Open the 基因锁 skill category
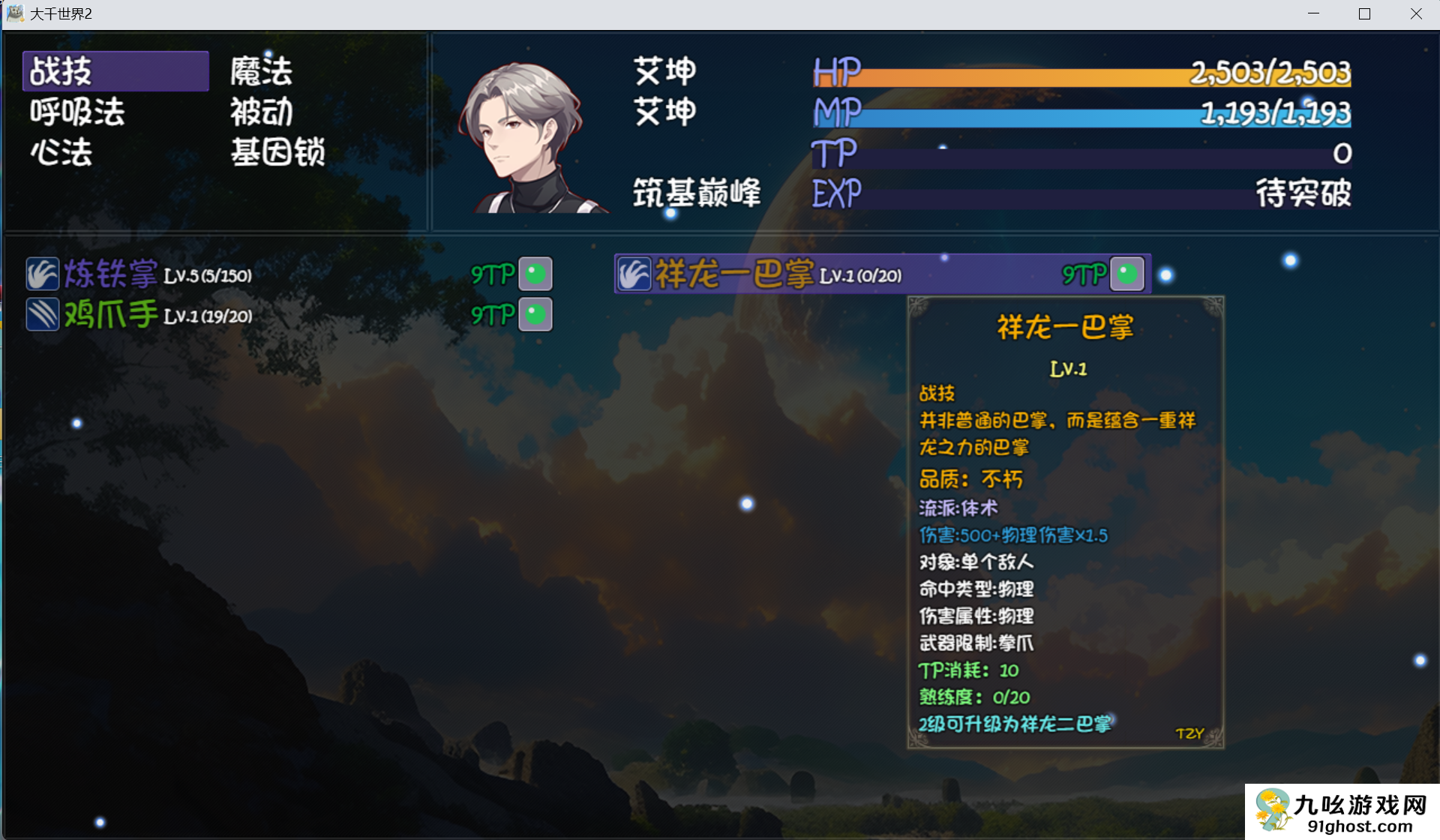1440x840 pixels. pyautogui.click(x=277, y=152)
